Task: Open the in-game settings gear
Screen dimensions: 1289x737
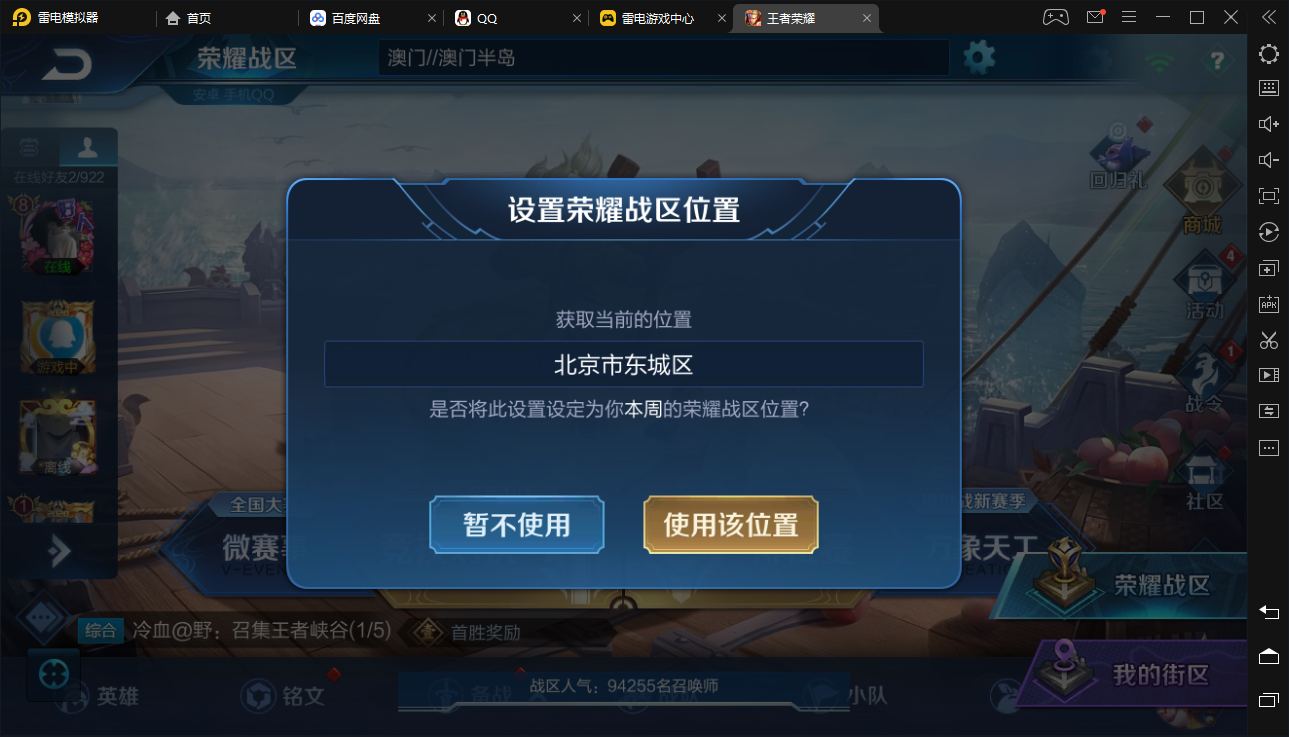Action: (x=978, y=57)
